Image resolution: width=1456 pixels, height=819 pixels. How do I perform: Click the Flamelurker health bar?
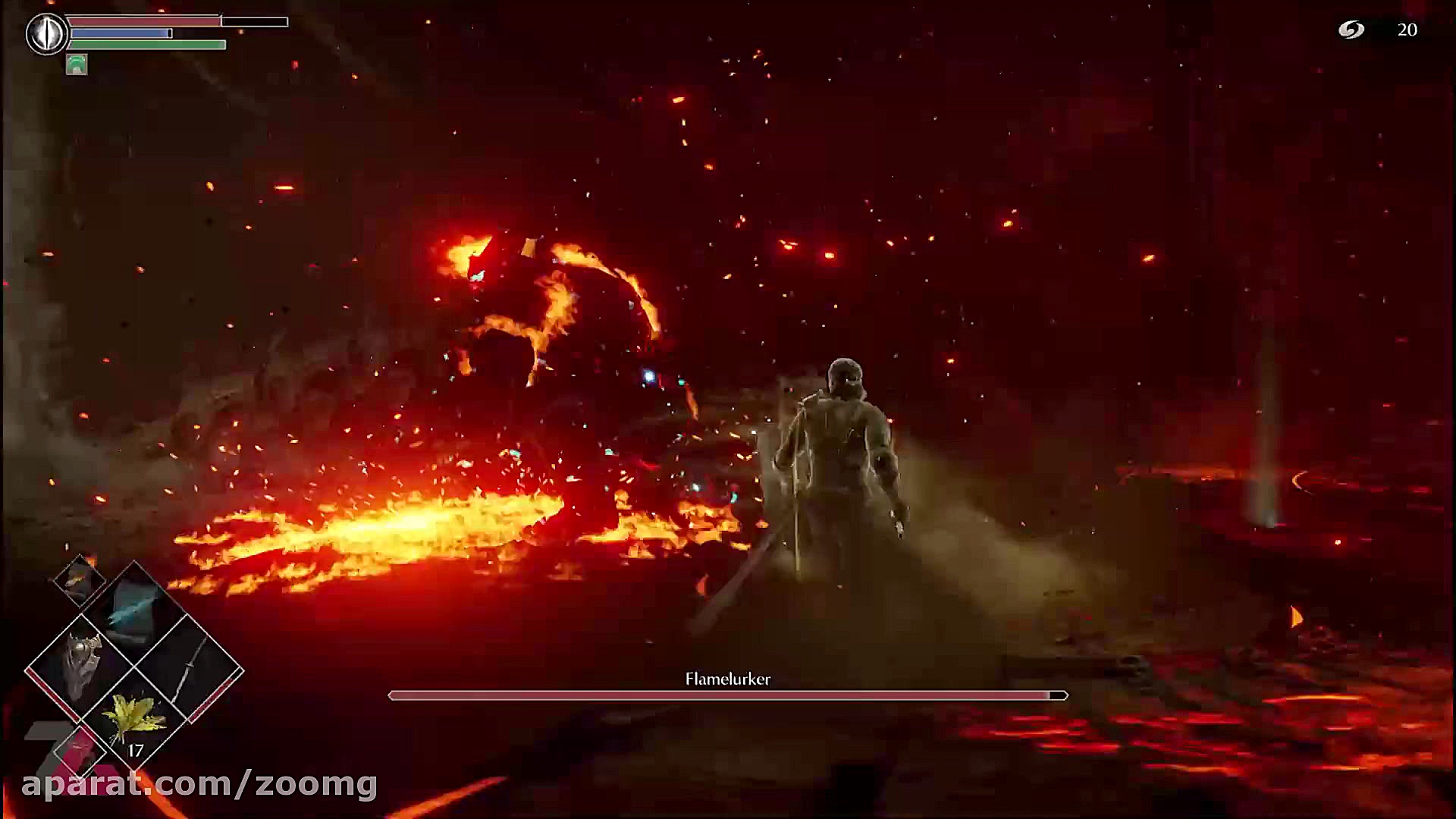point(726,695)
